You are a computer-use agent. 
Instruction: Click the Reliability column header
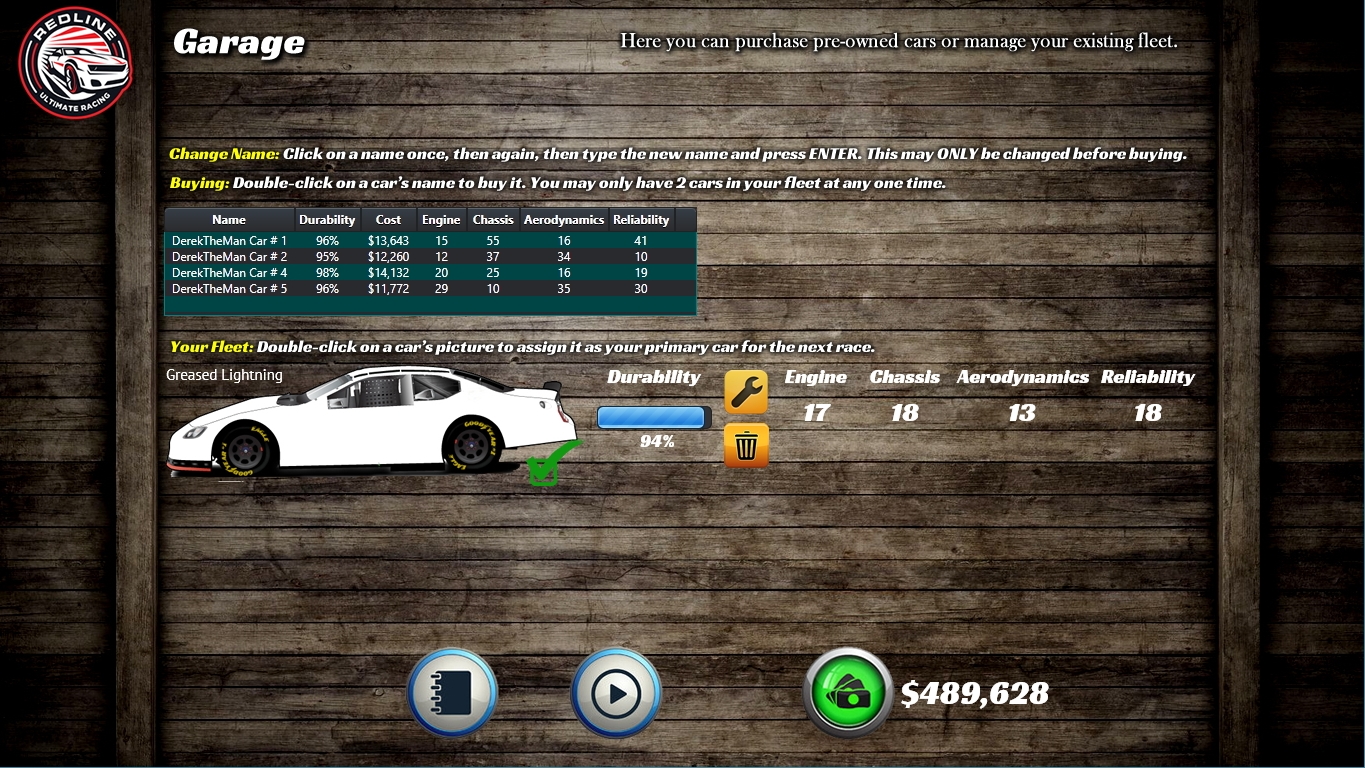pyautogui.click(x=641, y=219)
